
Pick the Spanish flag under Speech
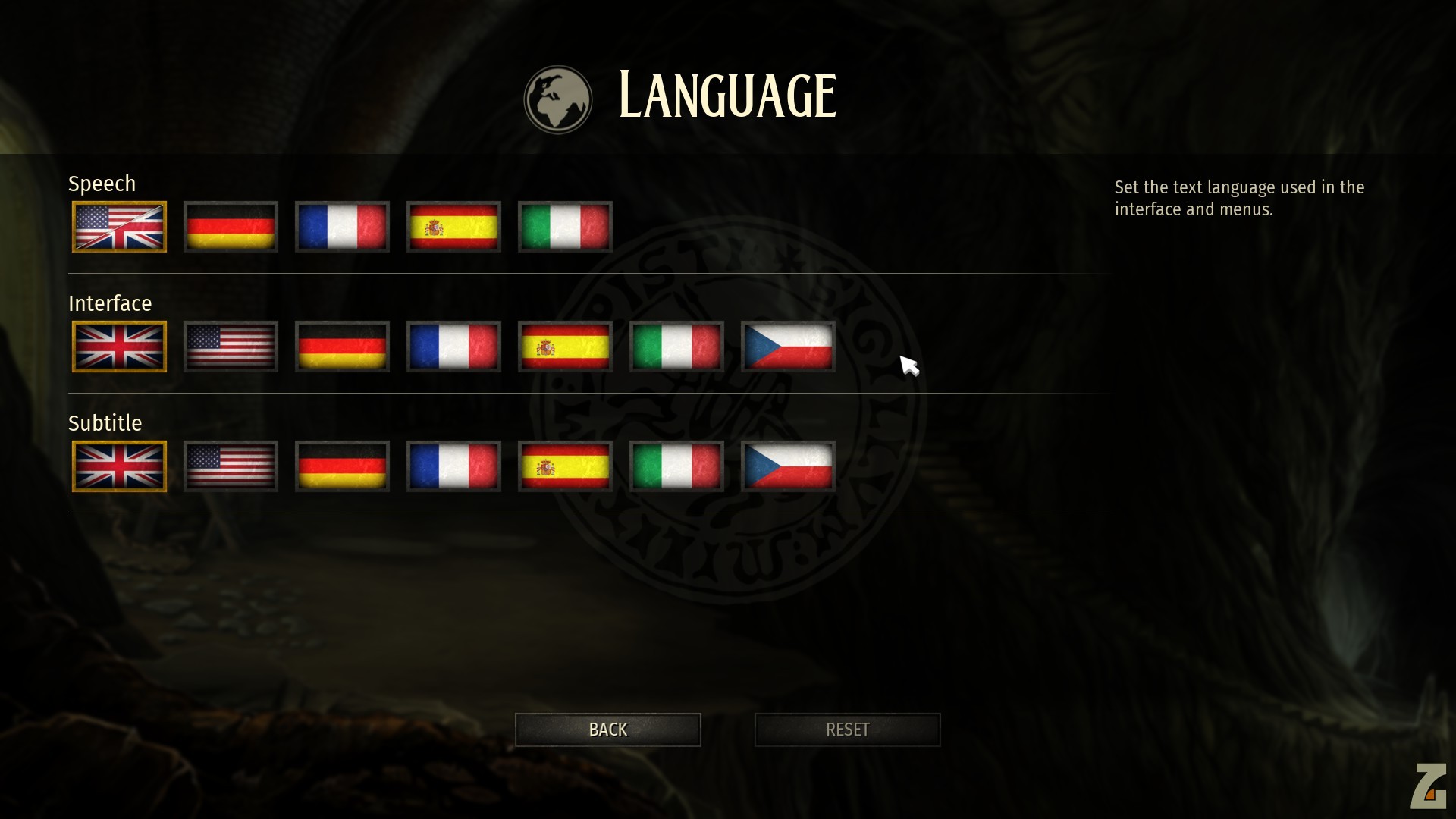pos(453,227)
